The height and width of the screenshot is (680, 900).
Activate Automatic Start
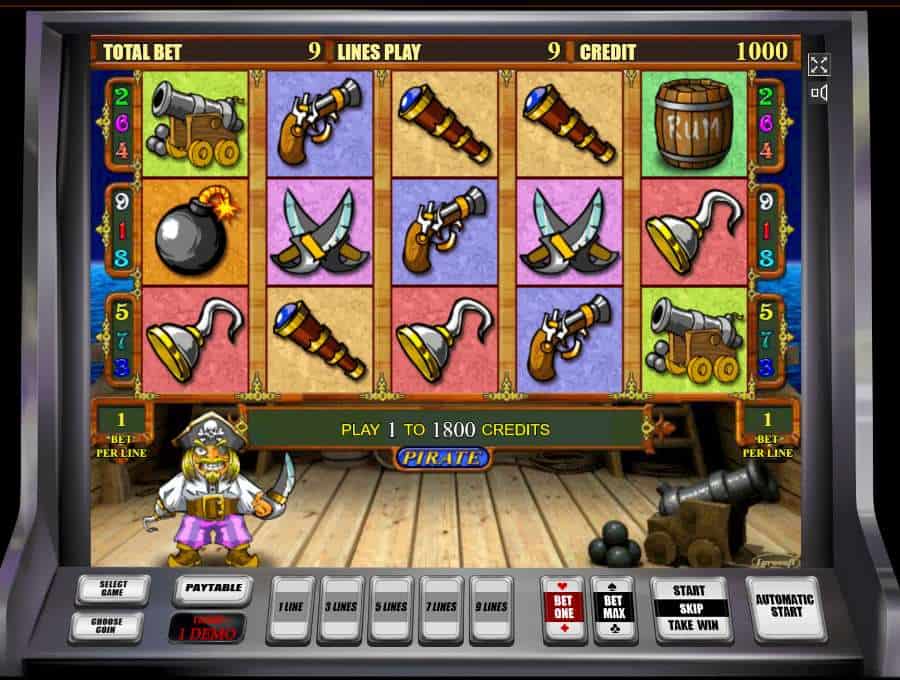pyautogui.click(x=785, y=608)
